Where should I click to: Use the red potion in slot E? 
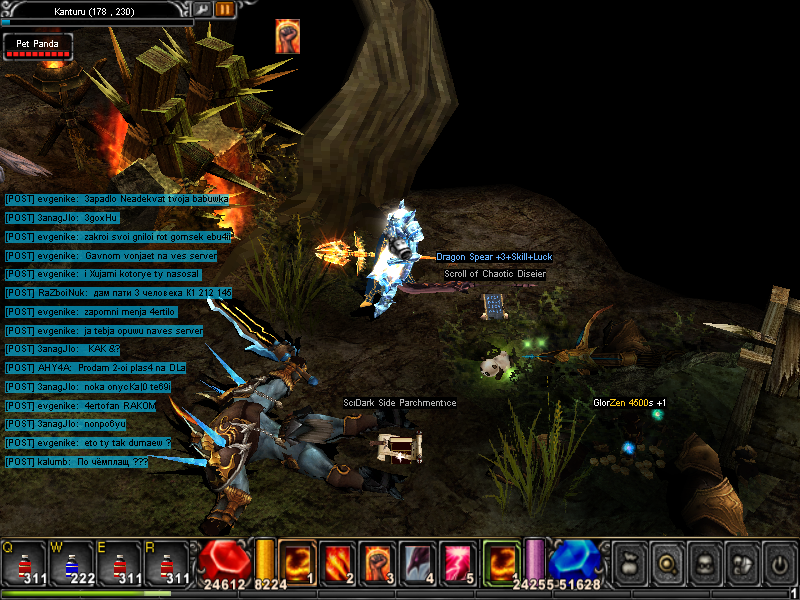click(118, 563)
